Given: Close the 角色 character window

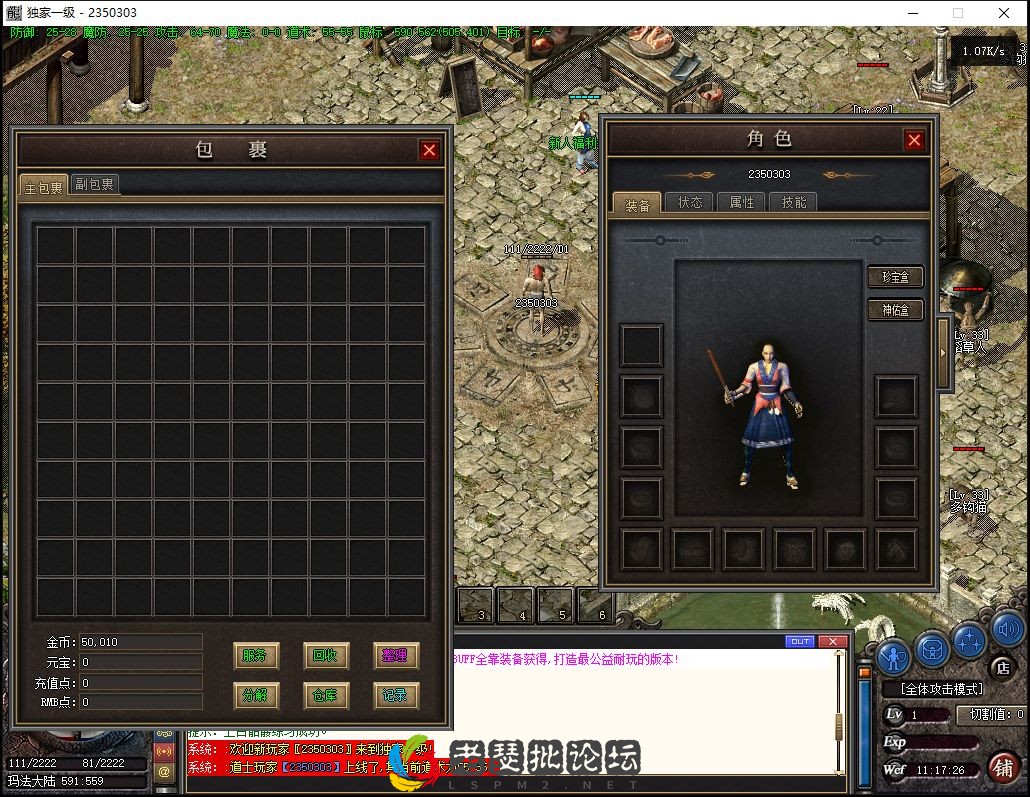Looking at the screenshot, I should point(914,141).
